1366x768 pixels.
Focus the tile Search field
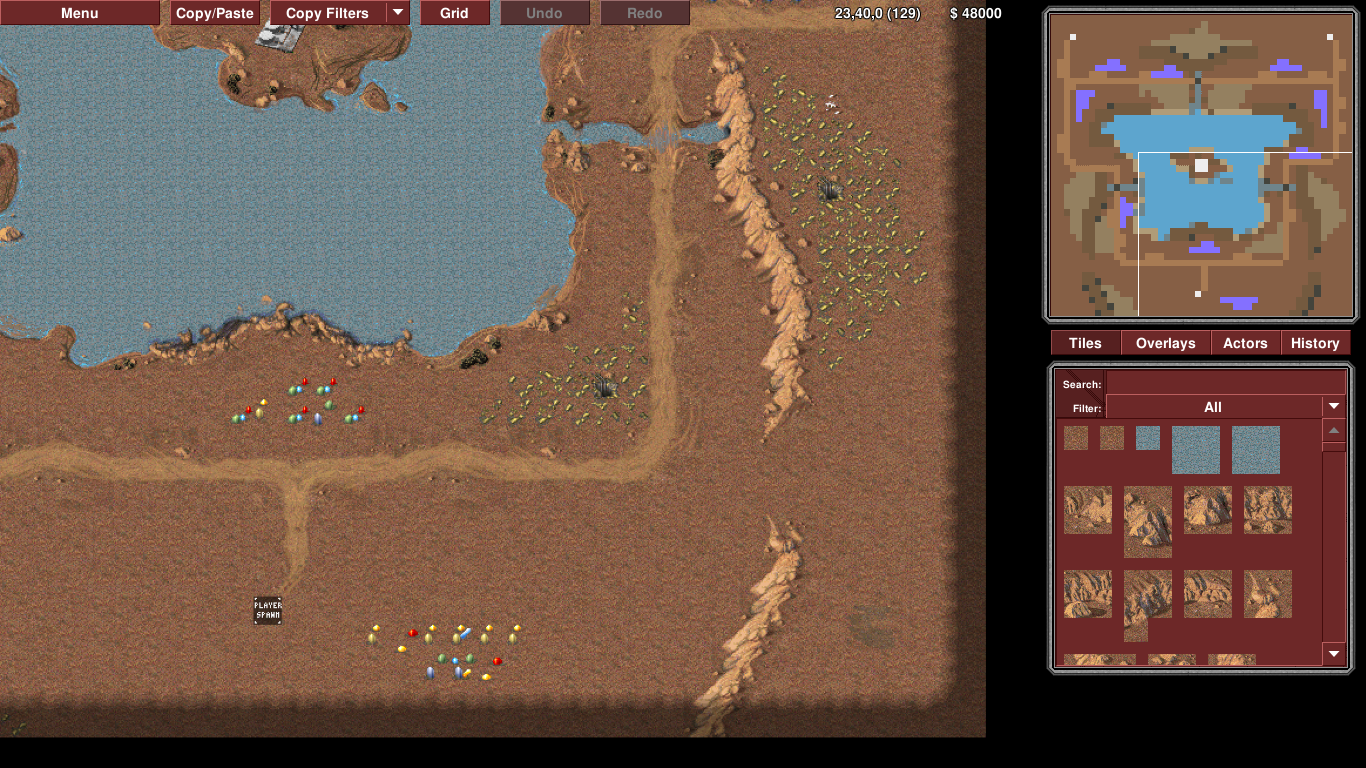click(1225, 384)
